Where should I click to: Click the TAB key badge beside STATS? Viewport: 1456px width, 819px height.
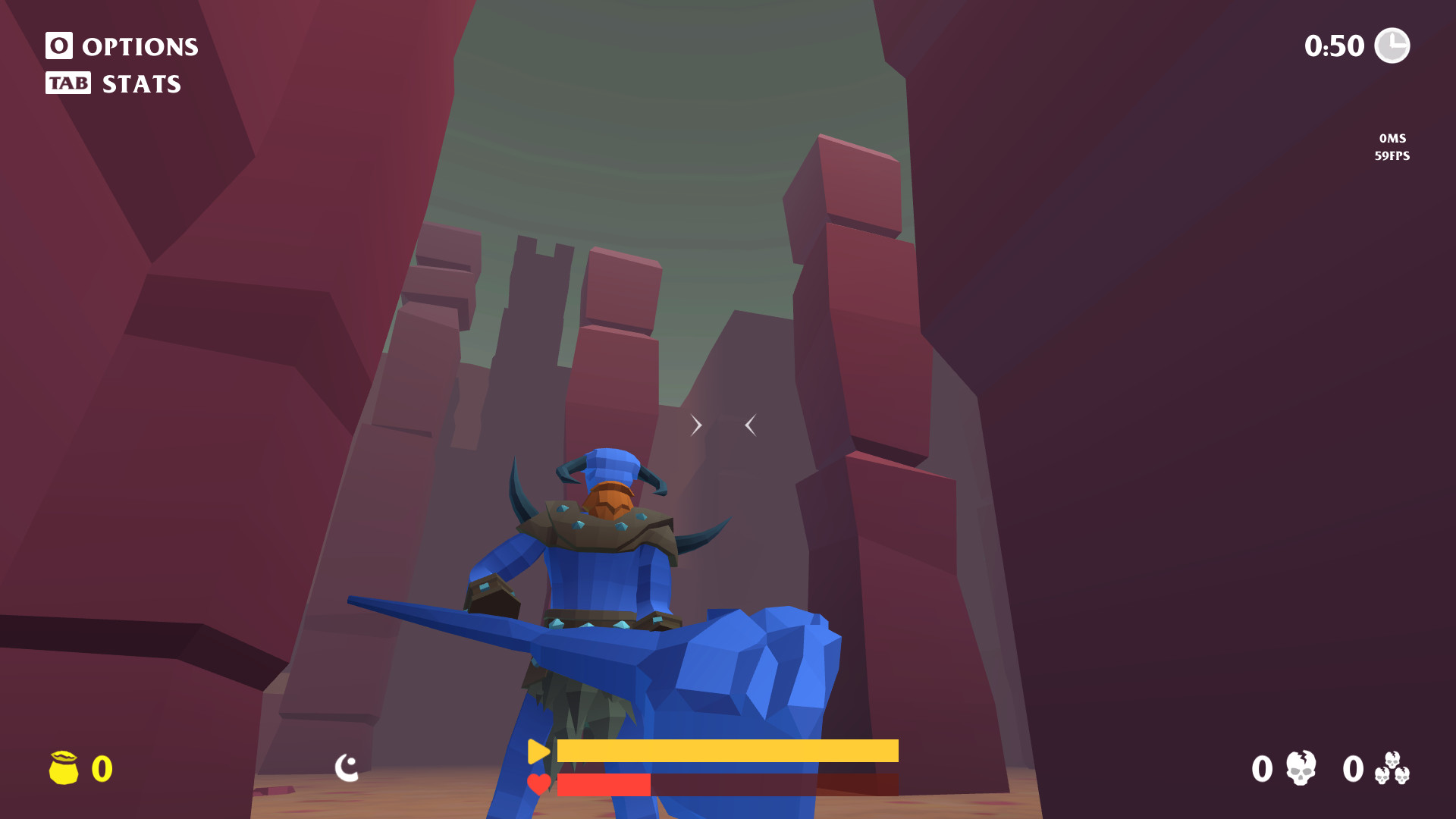pos(69,83)
